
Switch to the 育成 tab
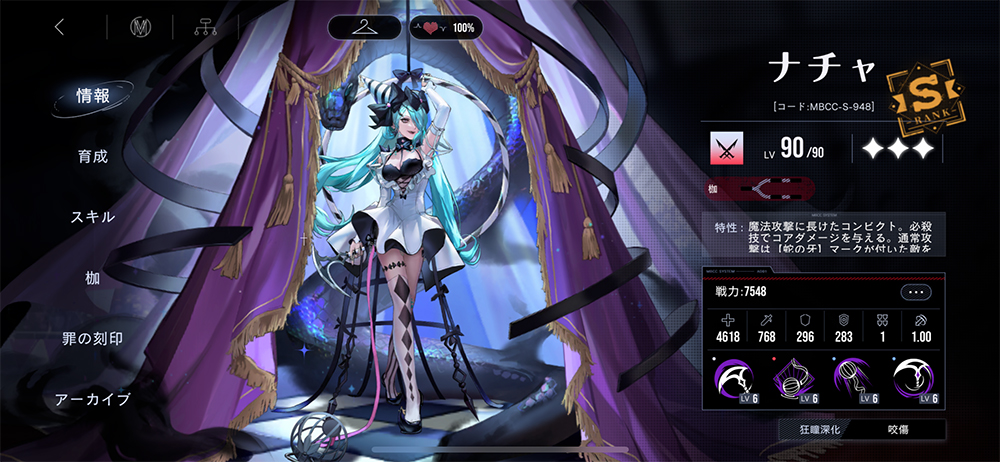click(93, 157)
